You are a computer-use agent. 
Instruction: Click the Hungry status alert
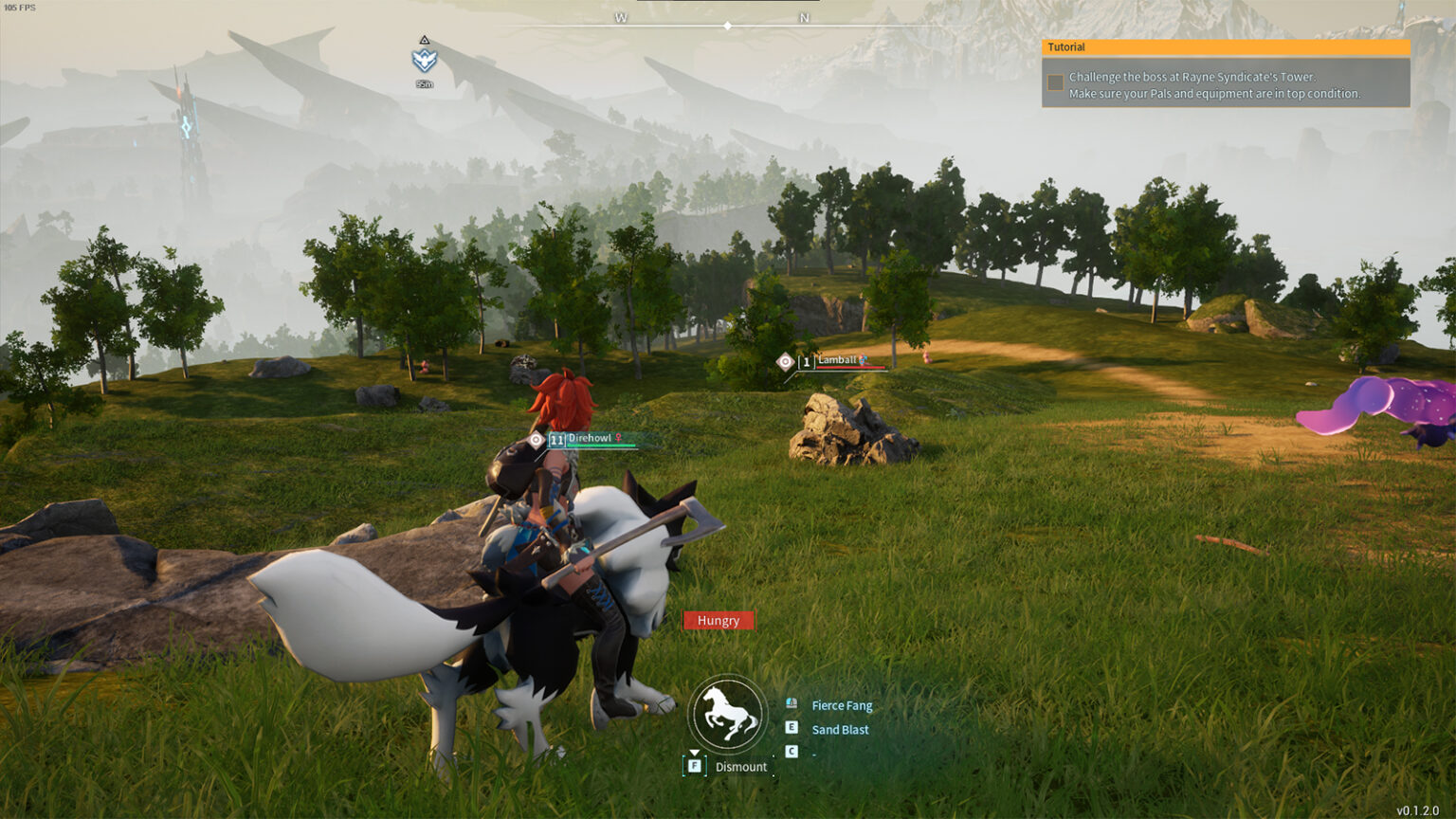click(x=719, y=621)
